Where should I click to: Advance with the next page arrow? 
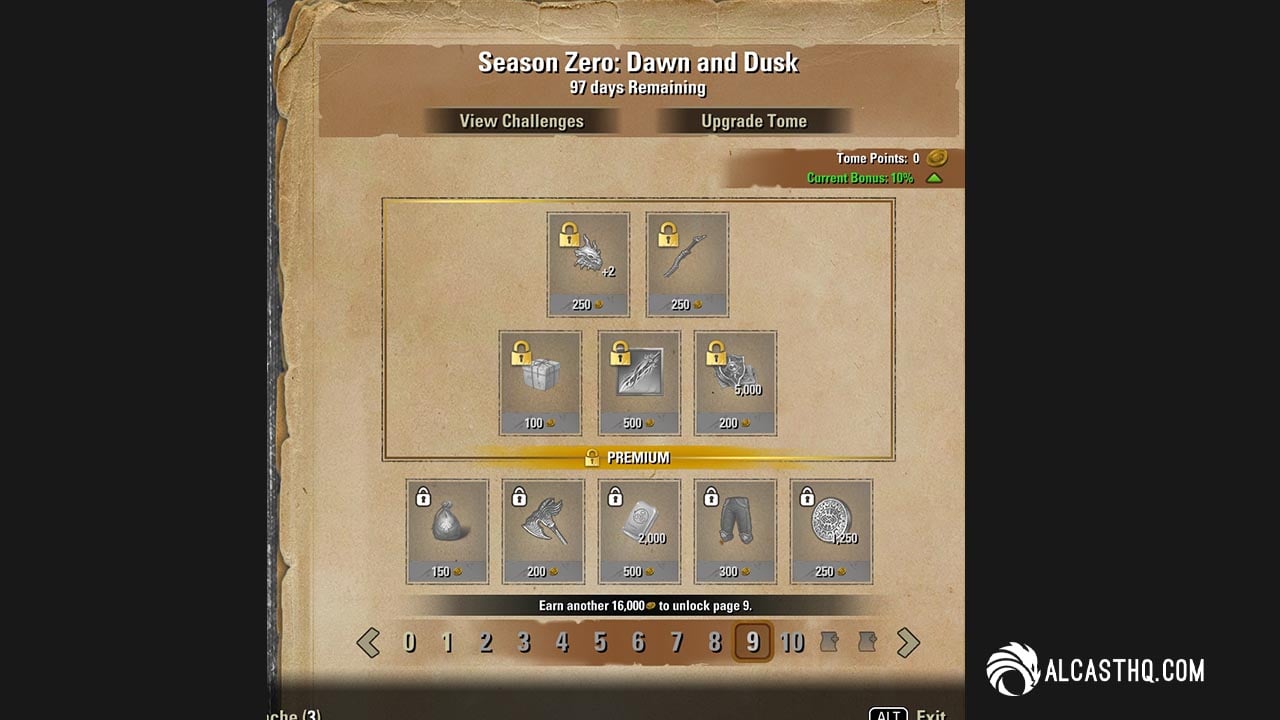(908, 642)
